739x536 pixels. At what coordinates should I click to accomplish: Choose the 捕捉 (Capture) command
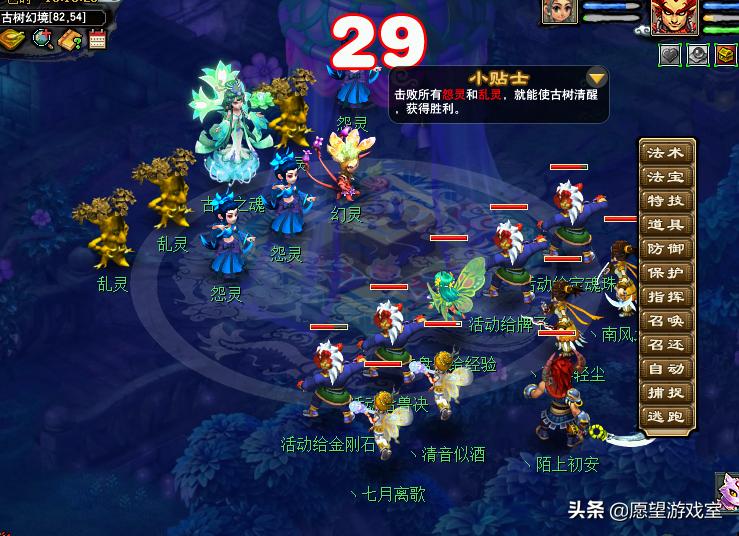pyautogui.click(x=665, y=393)
